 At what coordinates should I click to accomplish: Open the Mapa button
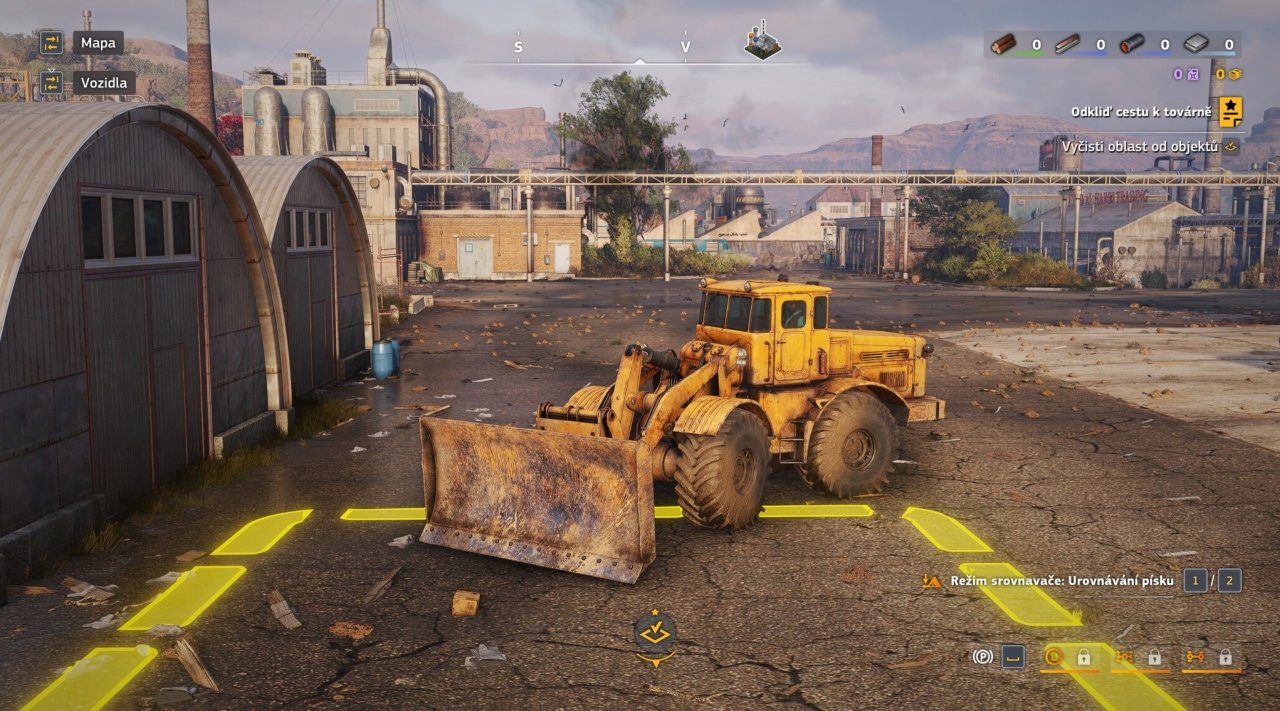(x=97, y=43)
